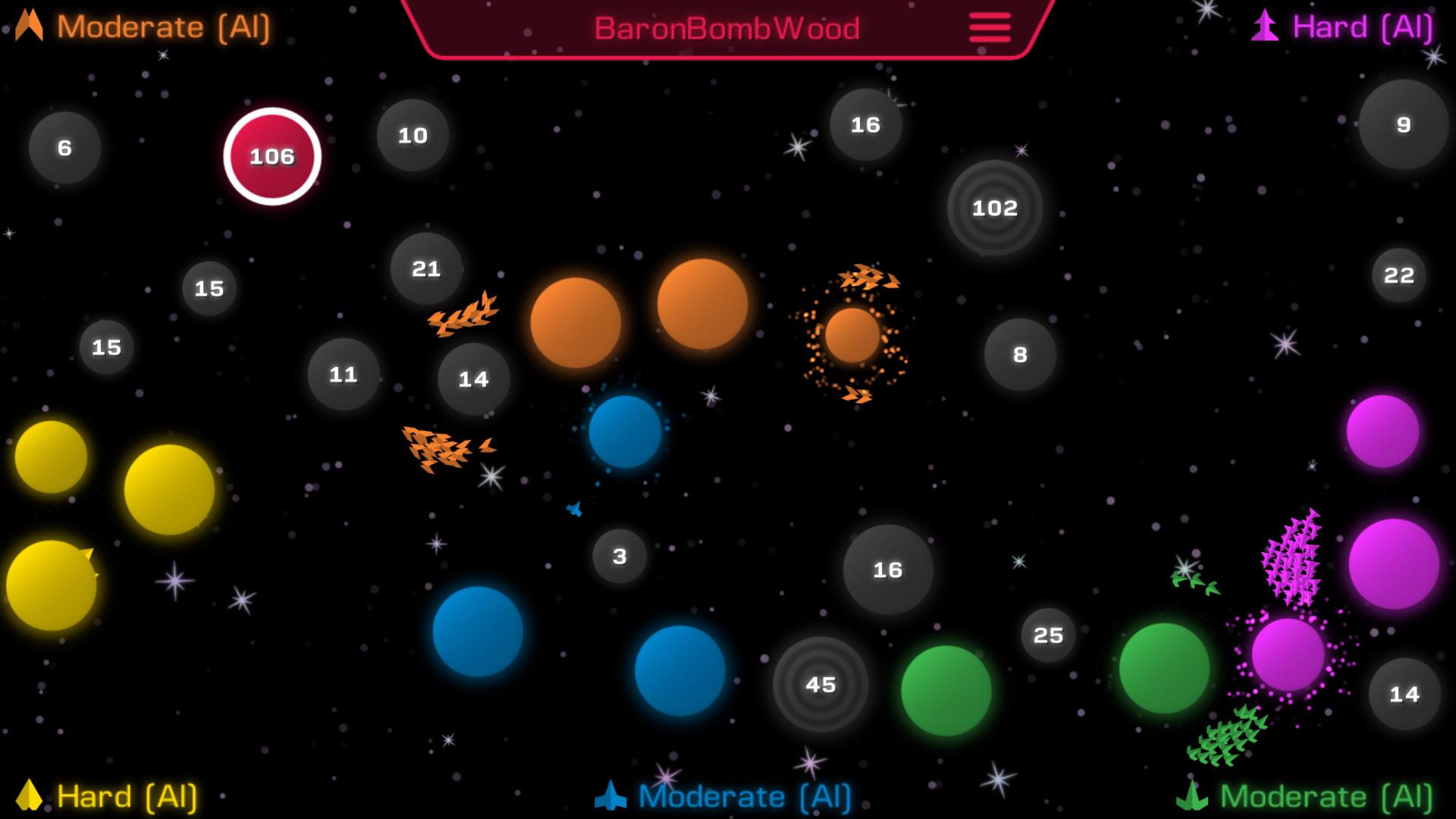Image resolution: width=1456 pixels, height=819 pixels.
Task: Click the Moderate (AI) orange label
Action: (162, 27)
